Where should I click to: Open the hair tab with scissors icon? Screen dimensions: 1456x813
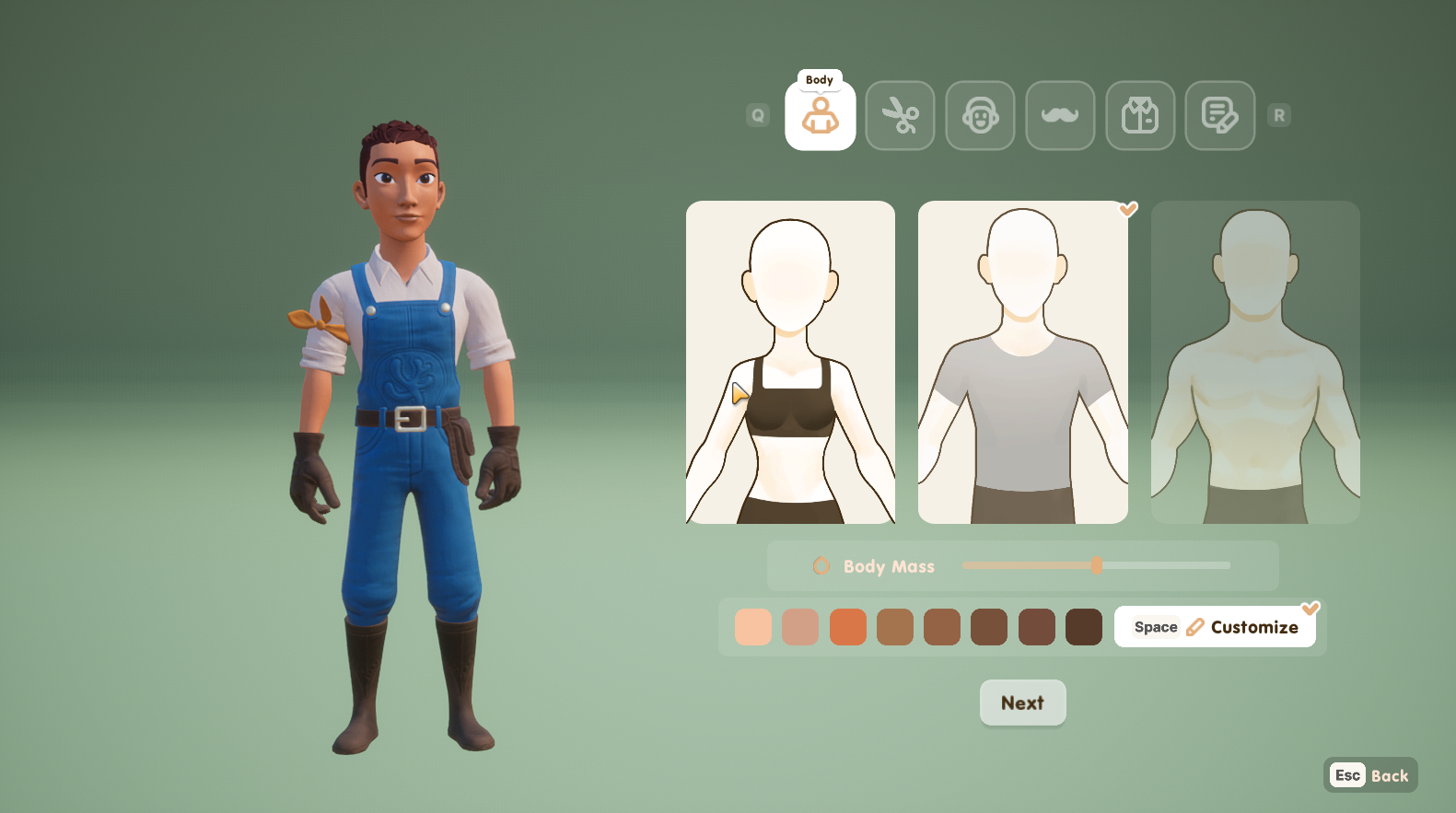(x=900, y=116)
